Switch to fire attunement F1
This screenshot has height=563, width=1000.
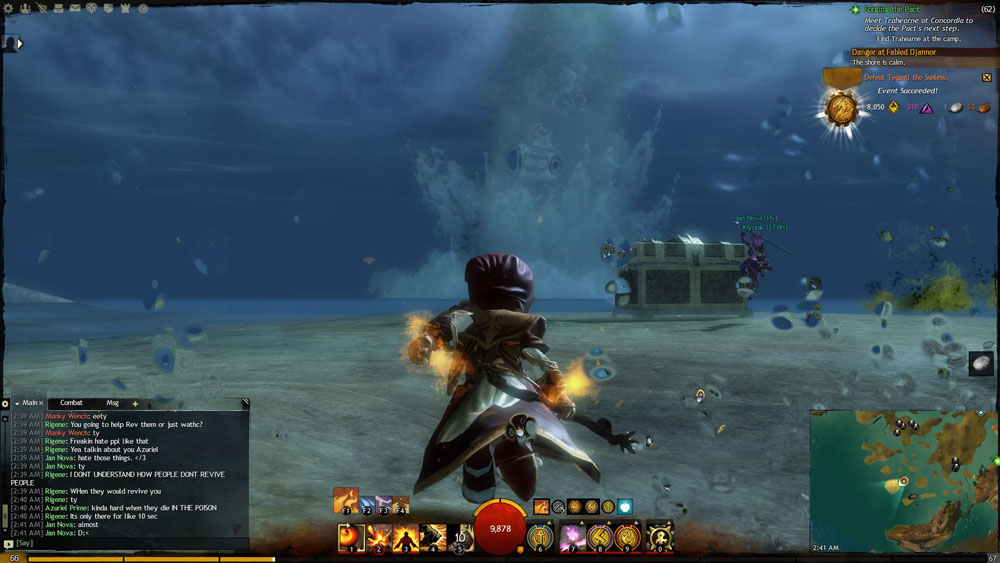coord(346,500)
